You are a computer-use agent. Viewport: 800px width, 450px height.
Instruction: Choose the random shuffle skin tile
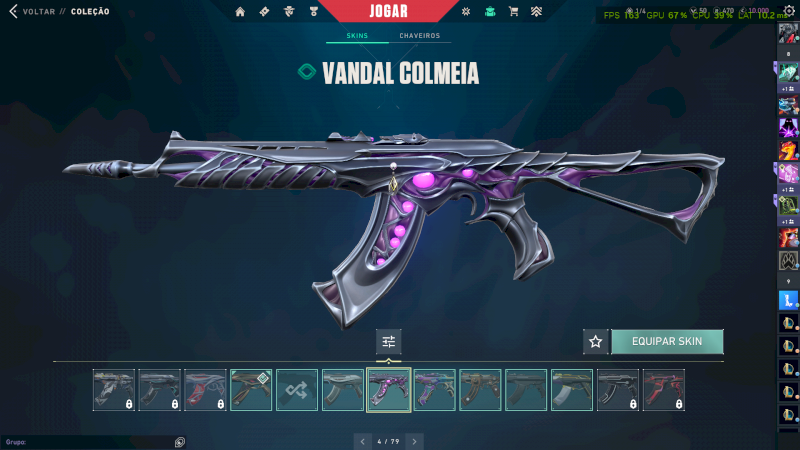(297, 390)
